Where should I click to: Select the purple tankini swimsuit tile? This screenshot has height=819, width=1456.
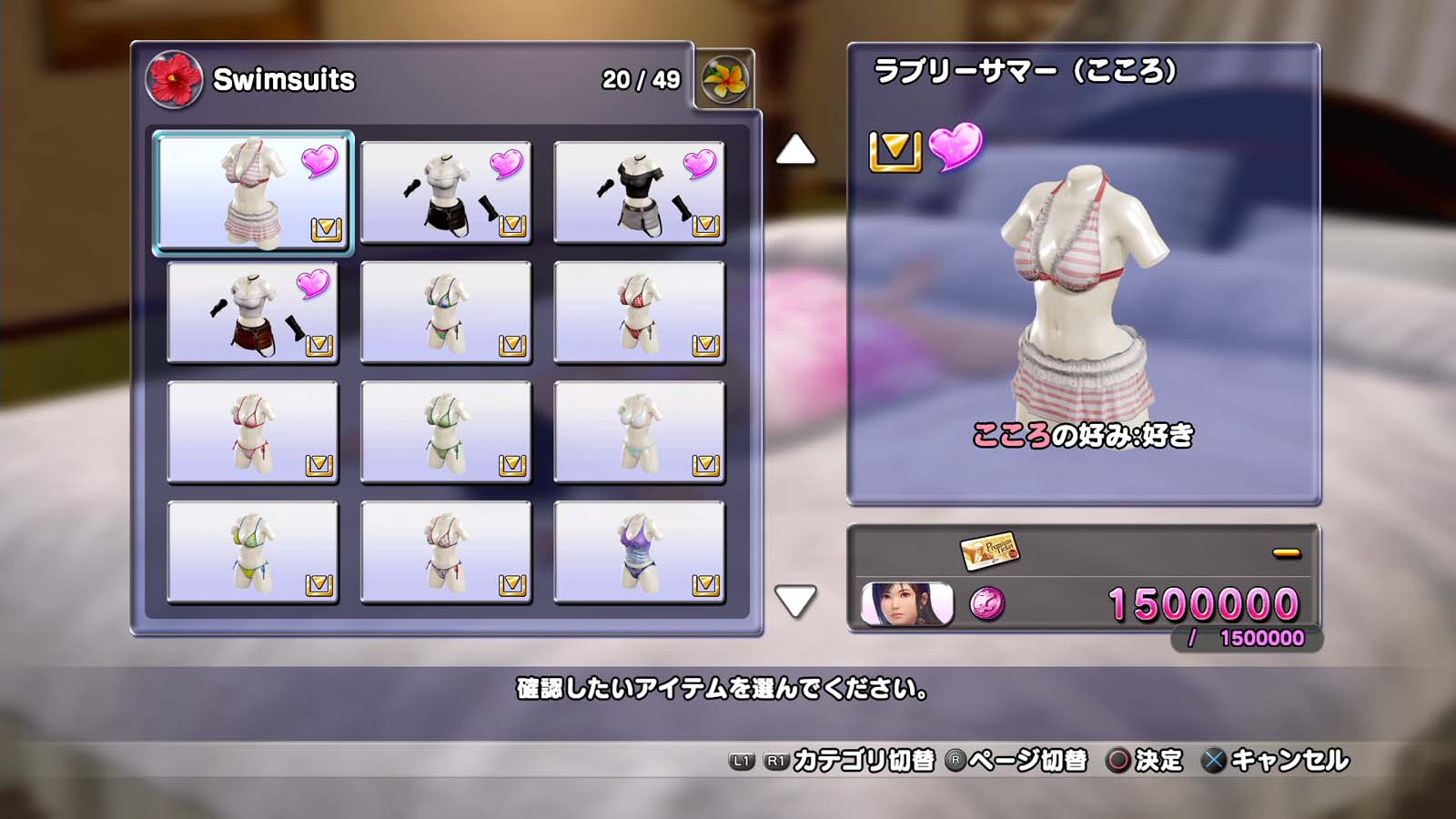click(x=639, y=552)
